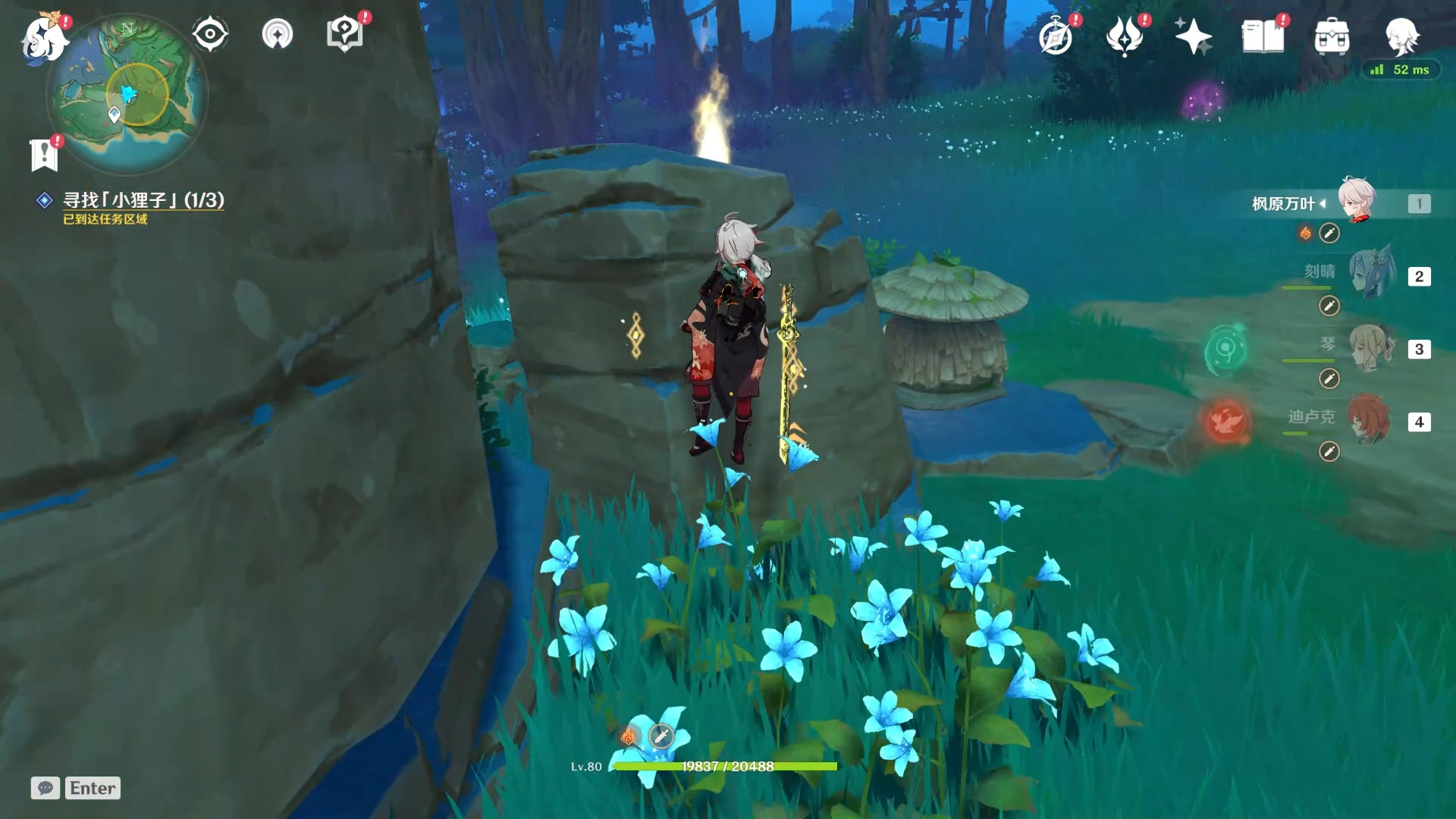The width and height of the screenshot is (1456, 819).
Task: Open the wish star icon
Action: pos(1192,36)
